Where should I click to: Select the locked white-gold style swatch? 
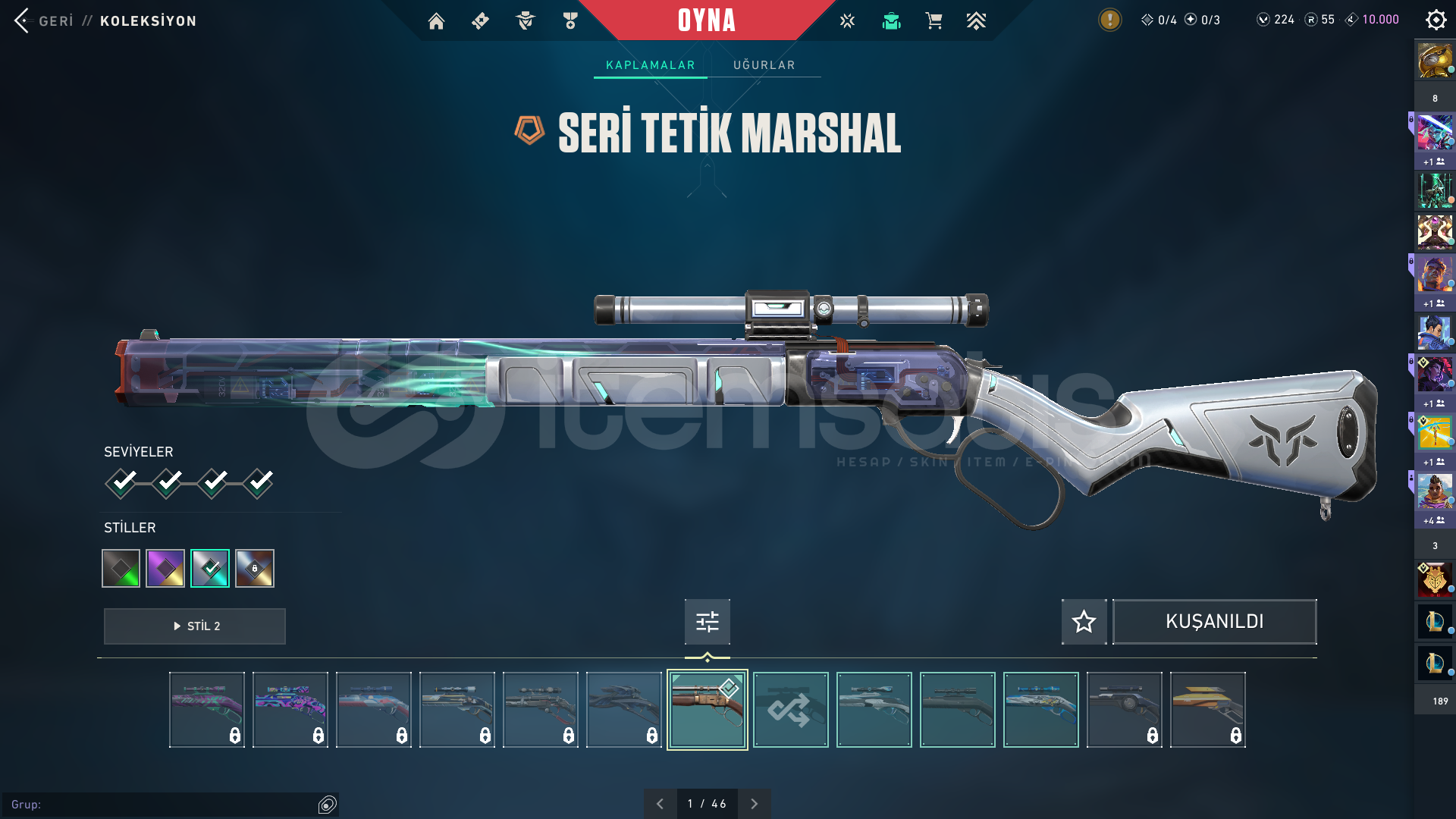click(x=255, y=569)
